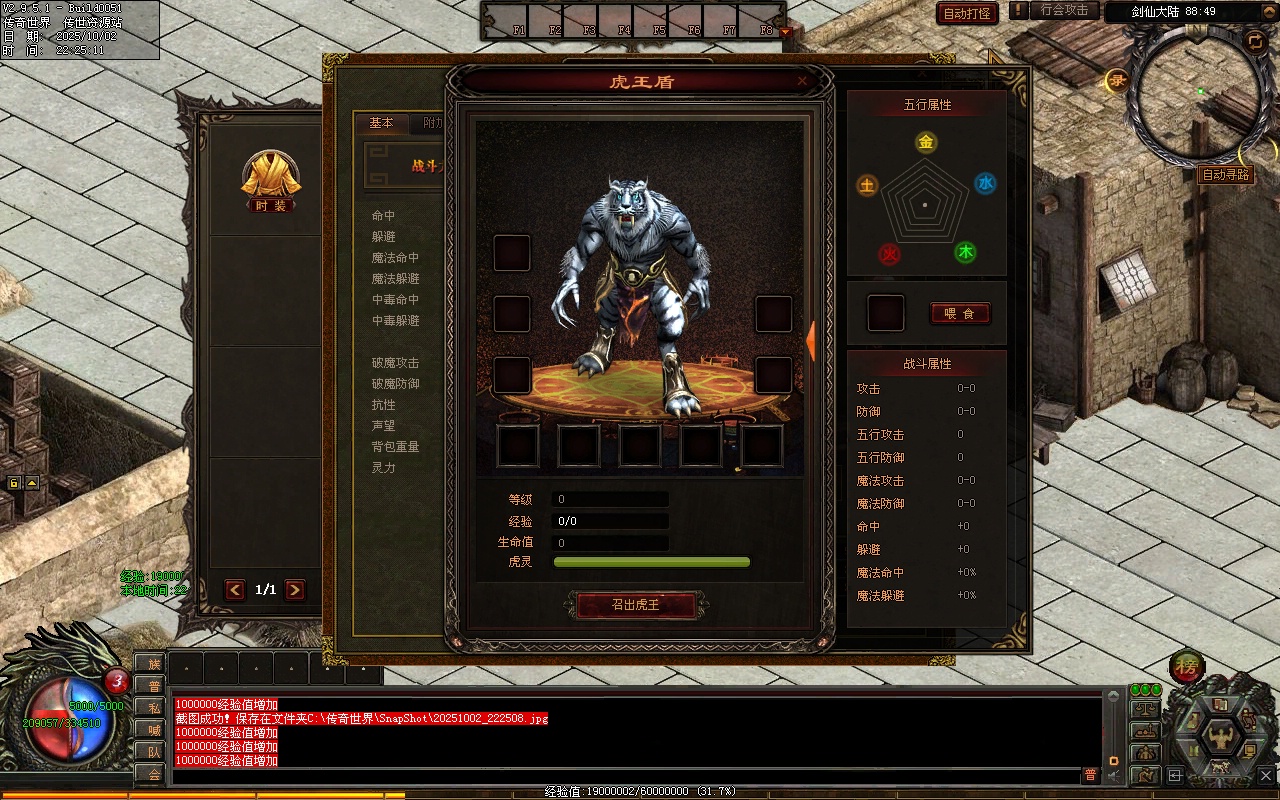1280x800 pixels.
Task: Switch to the 基本 basic attributes tab
Action: click(x=382, y=123)
